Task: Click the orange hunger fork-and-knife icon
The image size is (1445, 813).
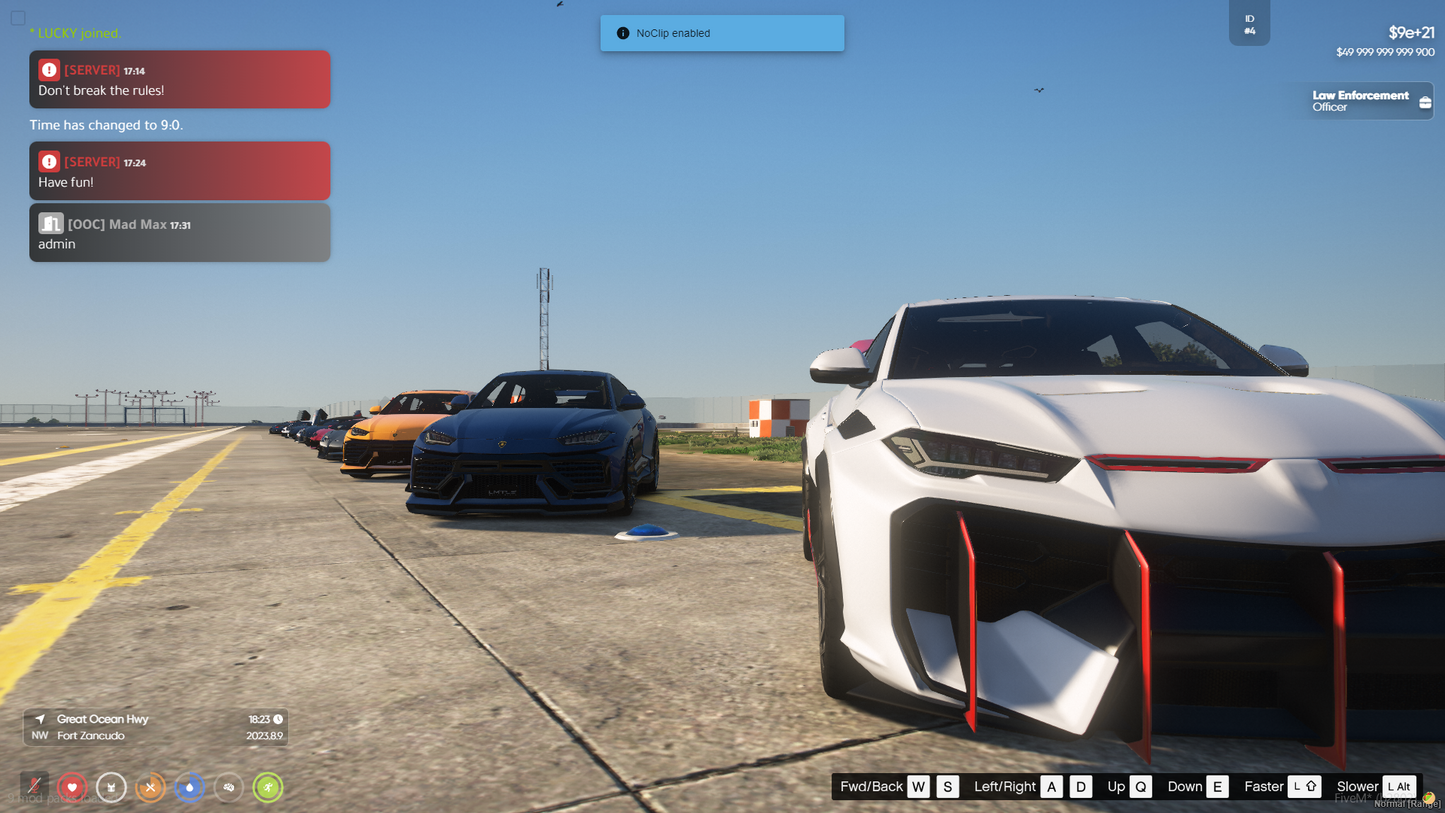Action: click(x=150, y=787)
